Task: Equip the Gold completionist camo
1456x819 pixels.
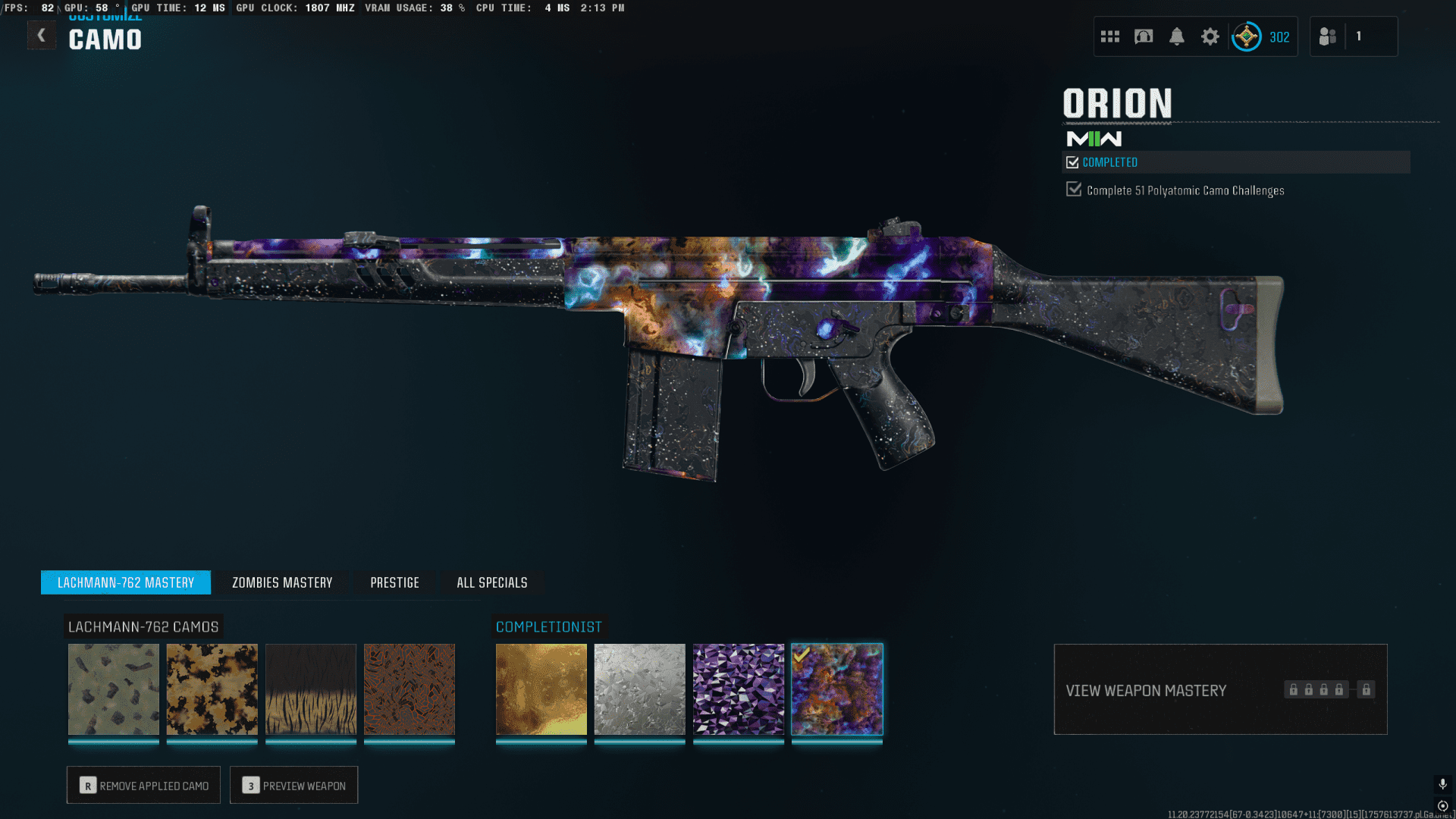Action: (x=541, y=689)
